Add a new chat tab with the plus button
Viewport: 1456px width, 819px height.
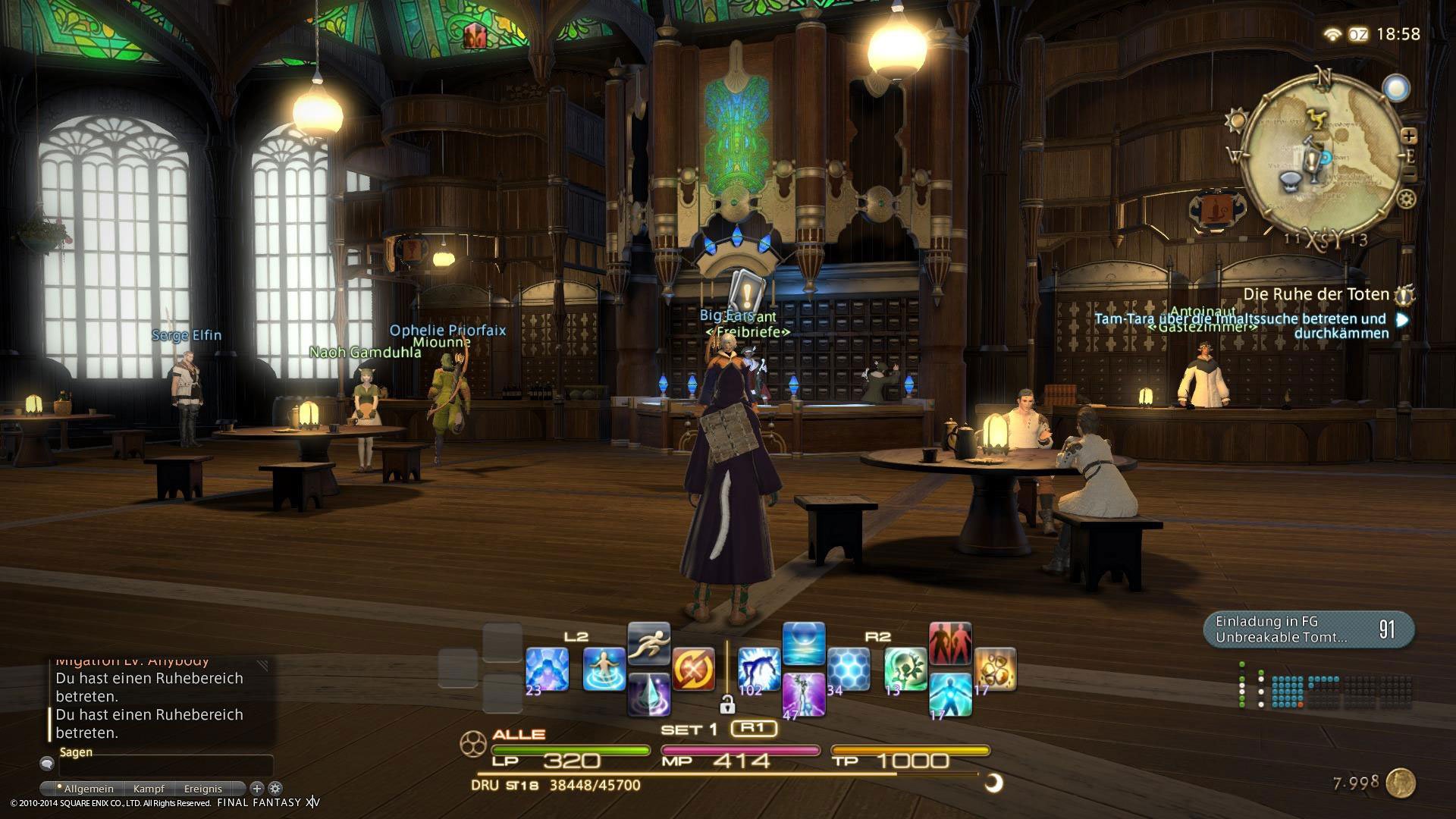pos(257,789)
